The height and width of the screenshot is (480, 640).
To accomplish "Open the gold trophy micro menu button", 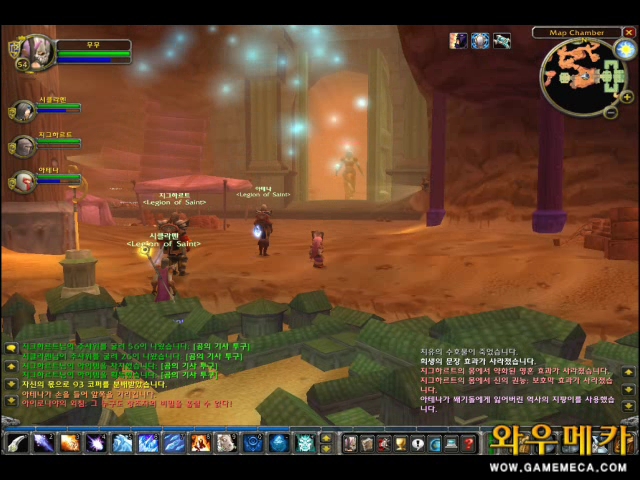I will (401, 443).
